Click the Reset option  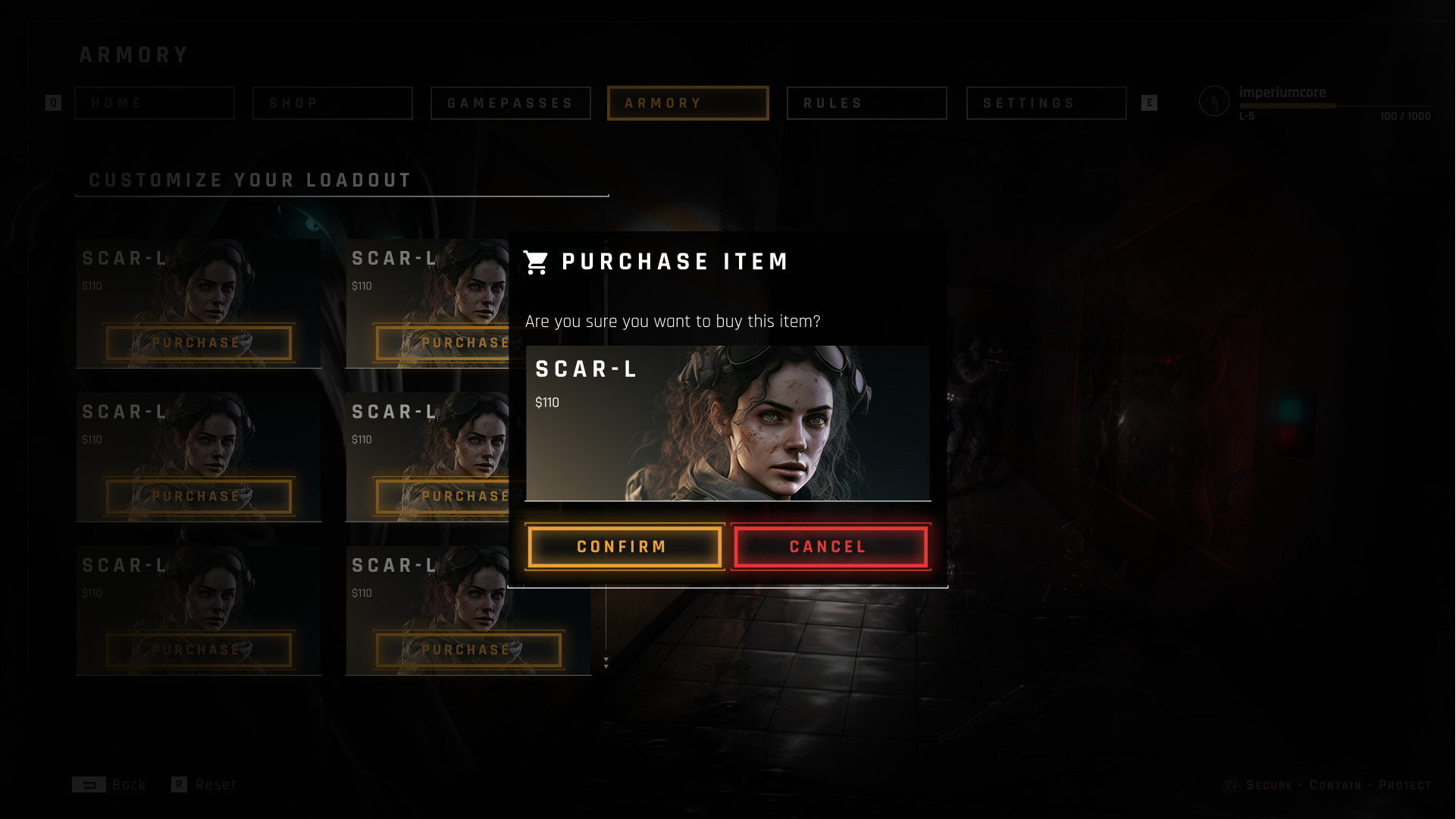point(205,785)
